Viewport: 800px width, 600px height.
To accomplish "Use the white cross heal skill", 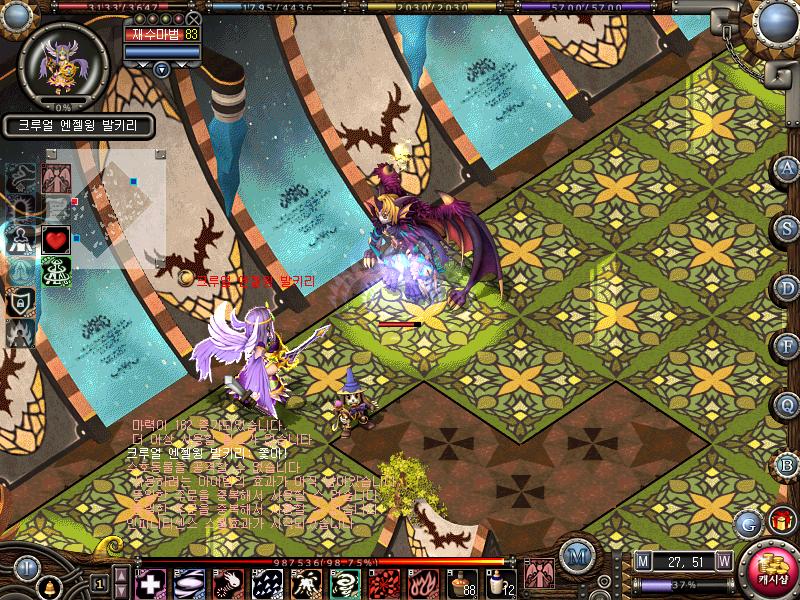I will tap(151, 582).
